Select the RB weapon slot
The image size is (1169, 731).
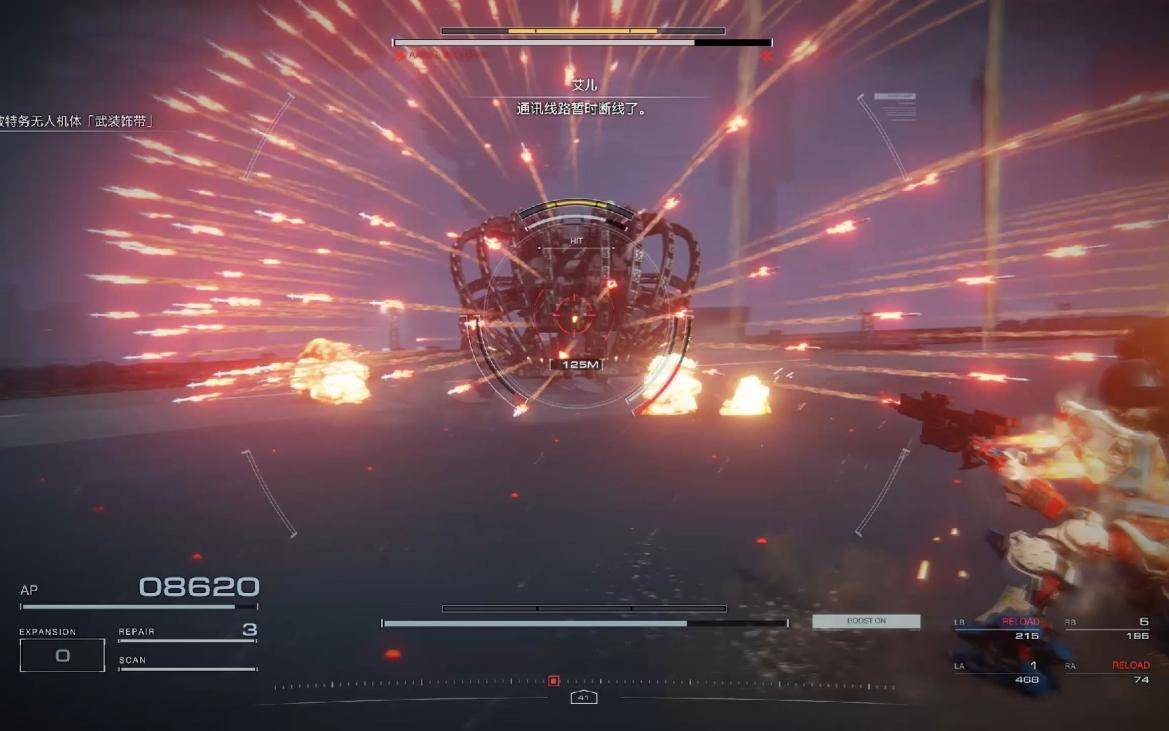(1107, 629)
